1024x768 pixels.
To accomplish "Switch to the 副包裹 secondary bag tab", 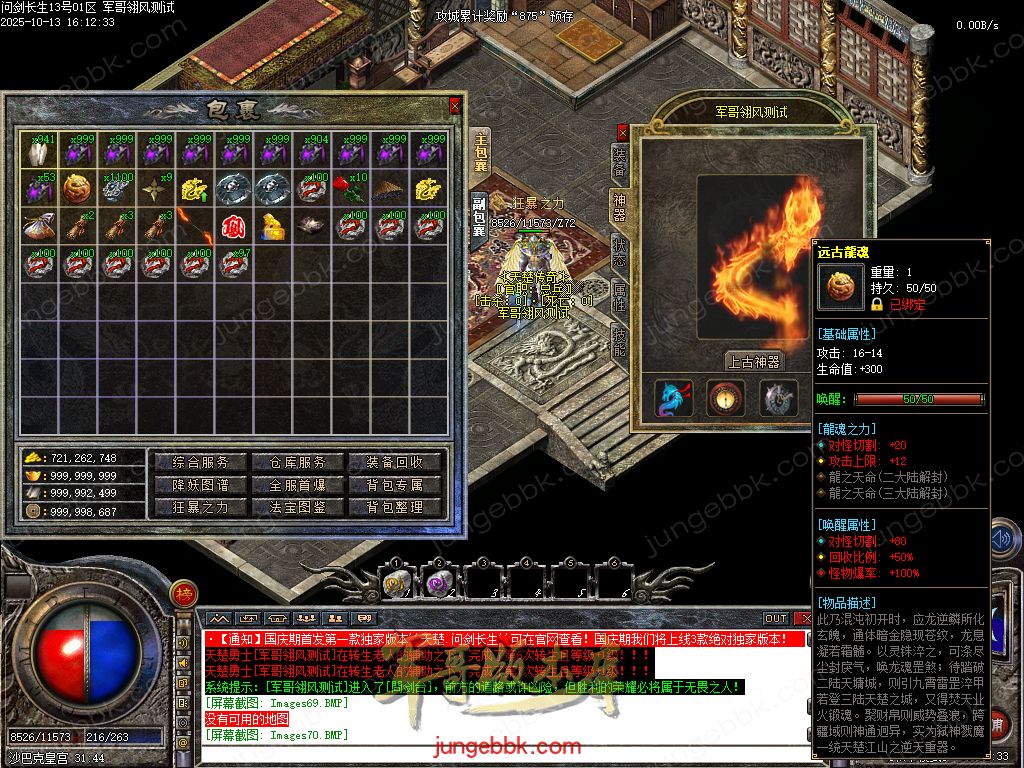I will [479, 217].
